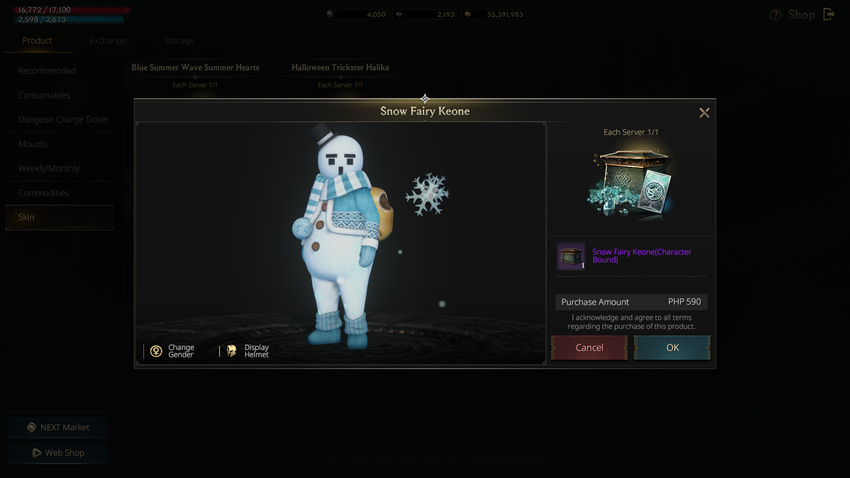Image resolution: width=850 pixels, height=478 pixels.
Task: Select the Weekly/Monthly category
Action: (49, 168)
